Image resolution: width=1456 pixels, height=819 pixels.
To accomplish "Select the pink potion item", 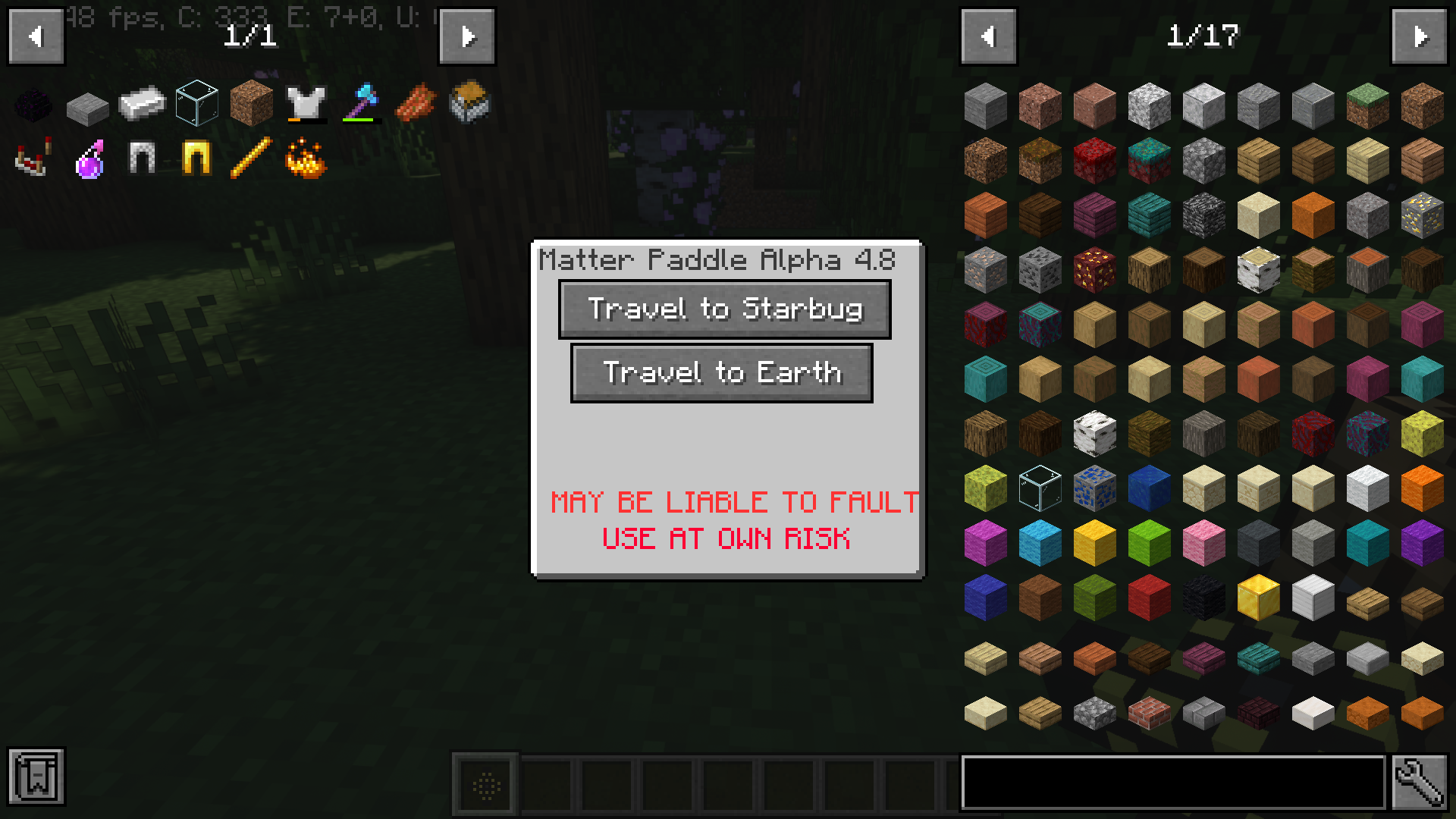I will 89,159.
